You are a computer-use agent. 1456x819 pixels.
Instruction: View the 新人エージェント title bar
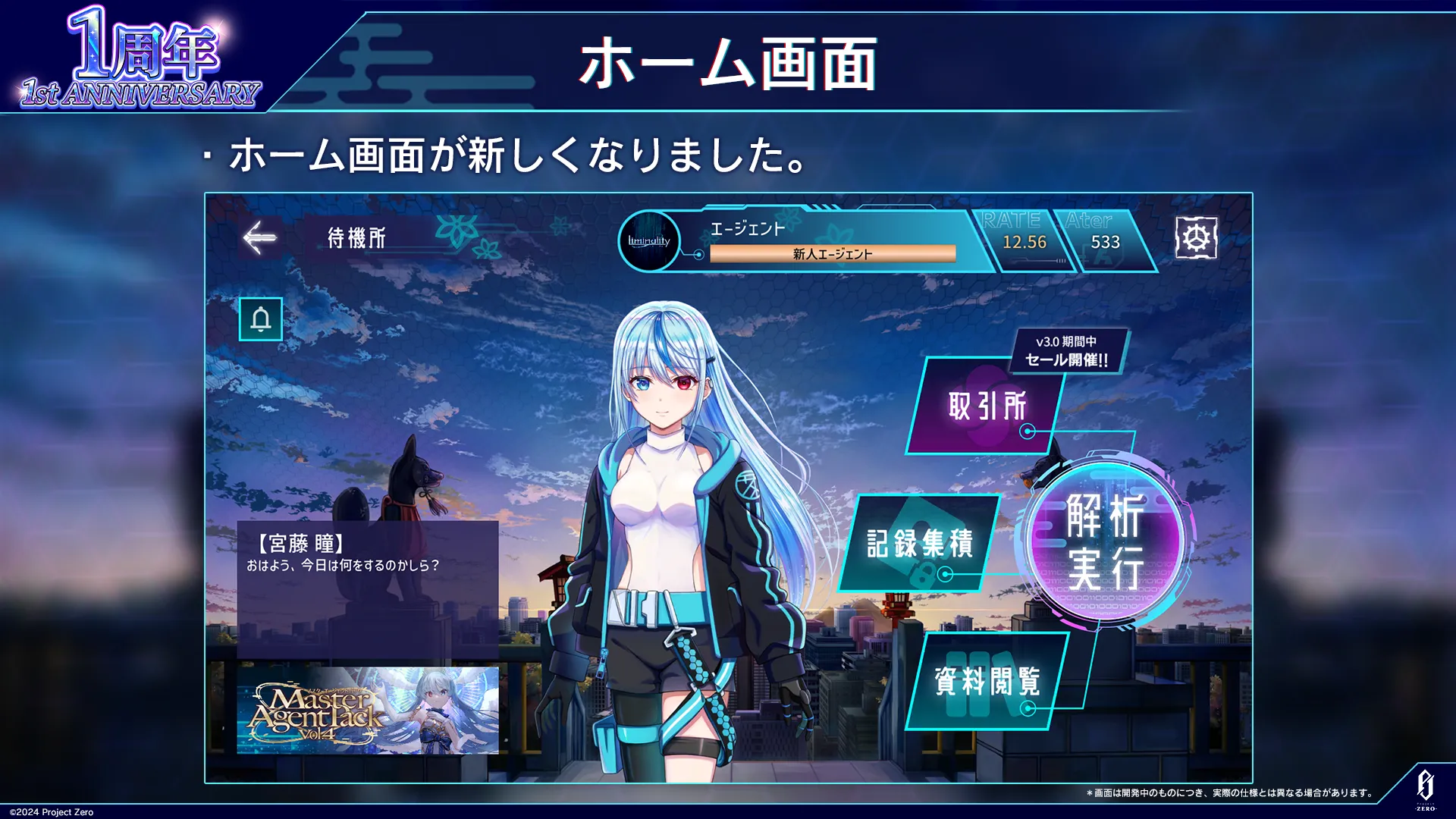832,254
